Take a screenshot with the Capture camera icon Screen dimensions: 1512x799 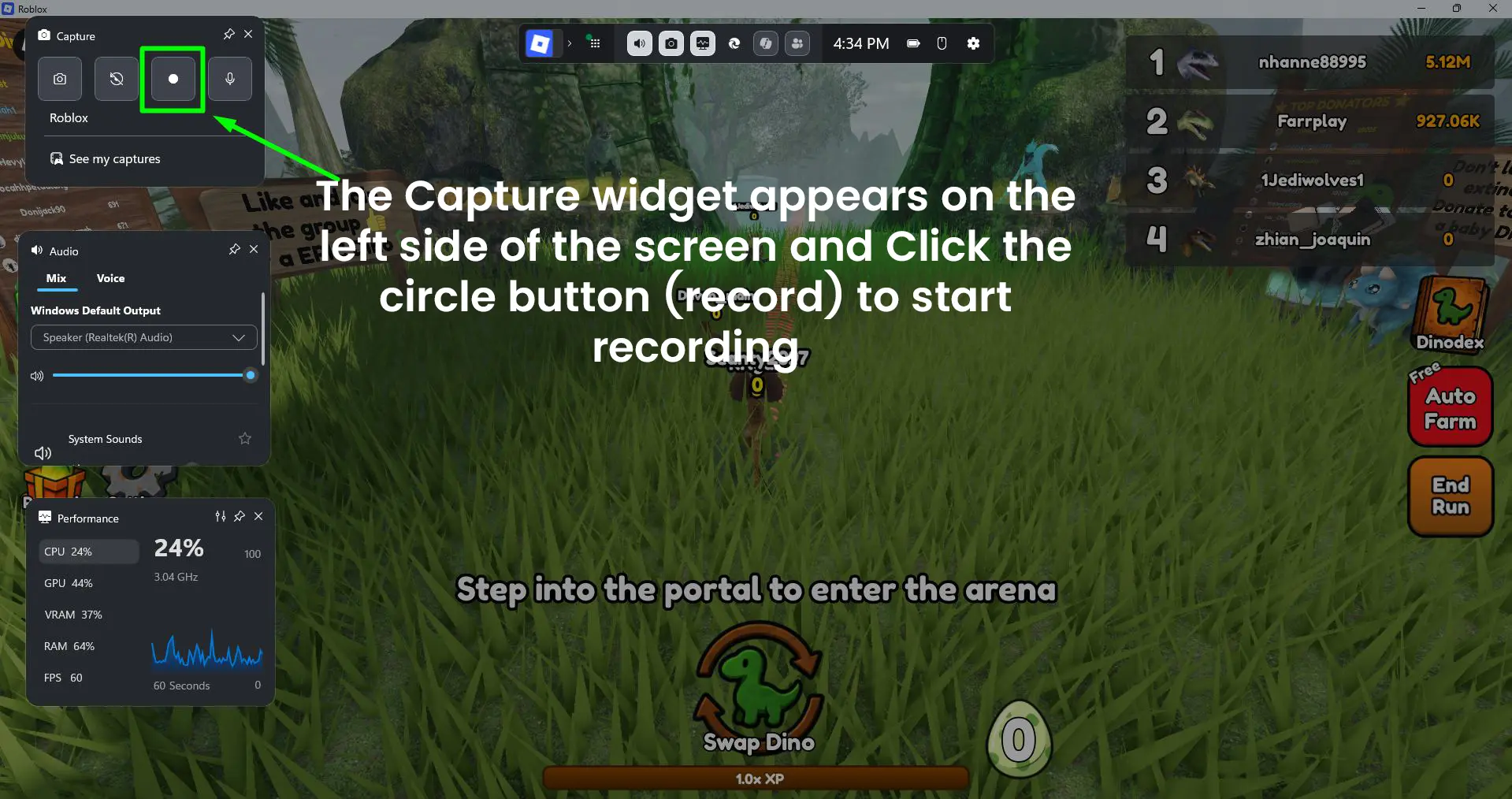click(60, 79)
